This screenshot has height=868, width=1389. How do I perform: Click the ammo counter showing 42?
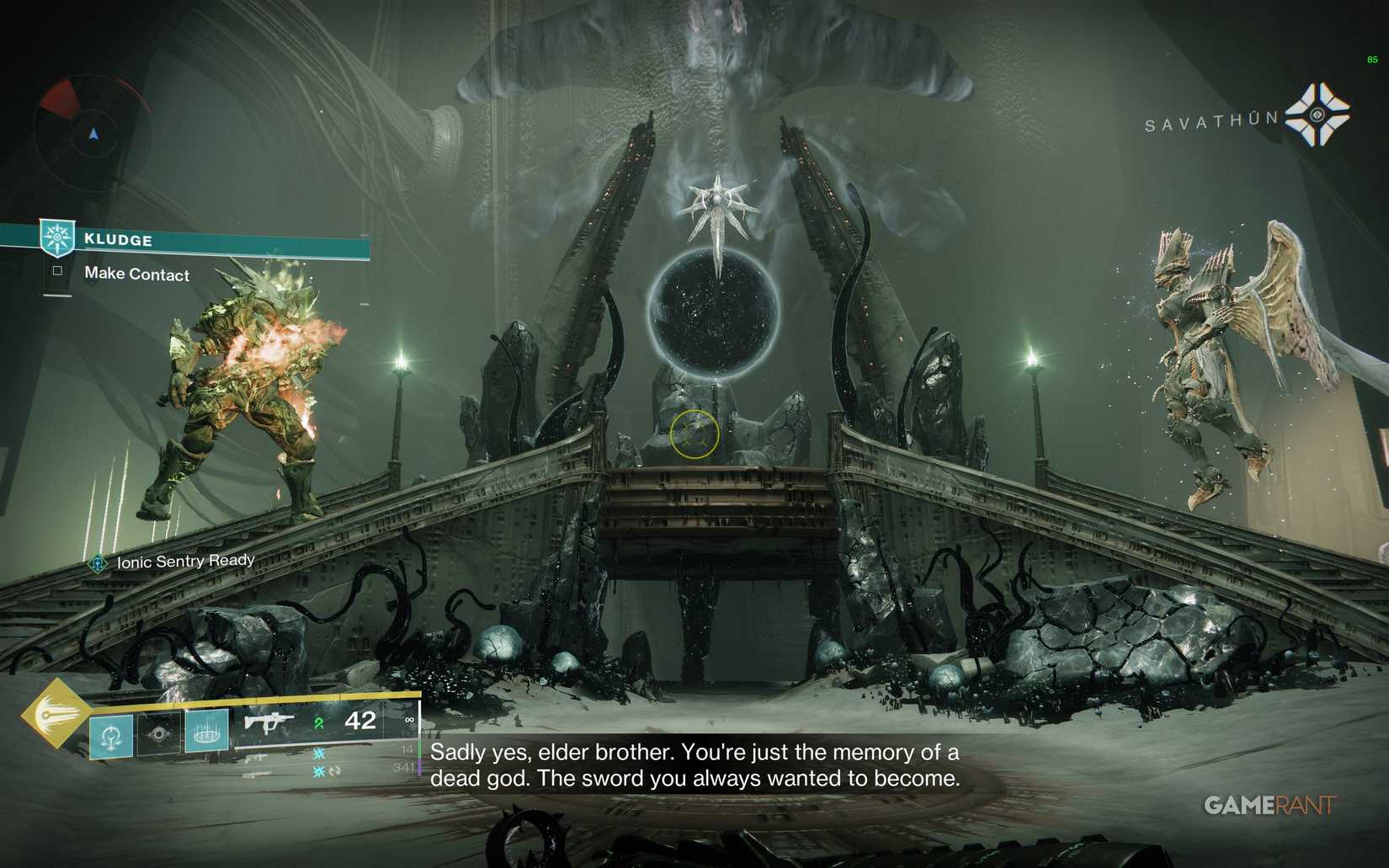[362, 720]
